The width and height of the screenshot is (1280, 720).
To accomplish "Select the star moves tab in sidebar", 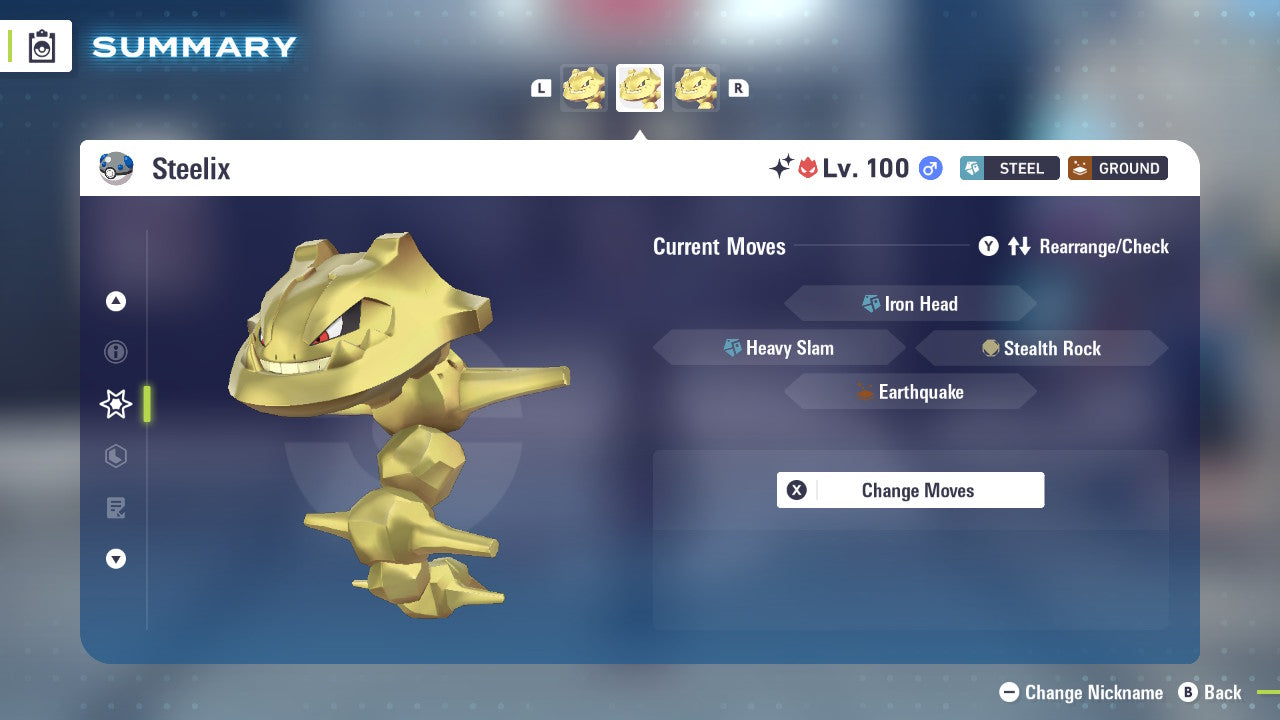I will click(115, 404).
